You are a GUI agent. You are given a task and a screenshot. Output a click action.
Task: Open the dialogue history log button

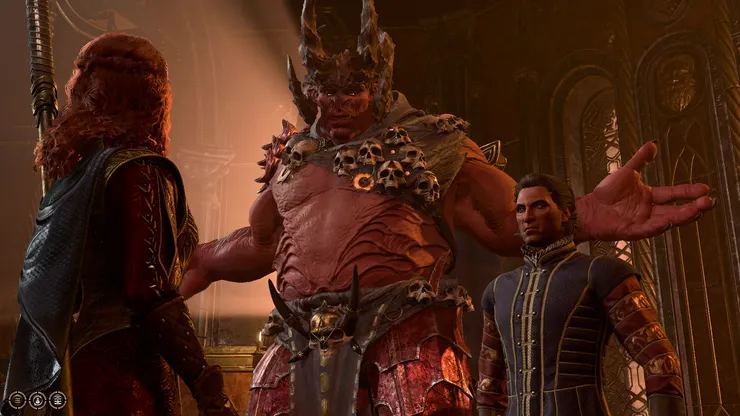coord(17,398)
